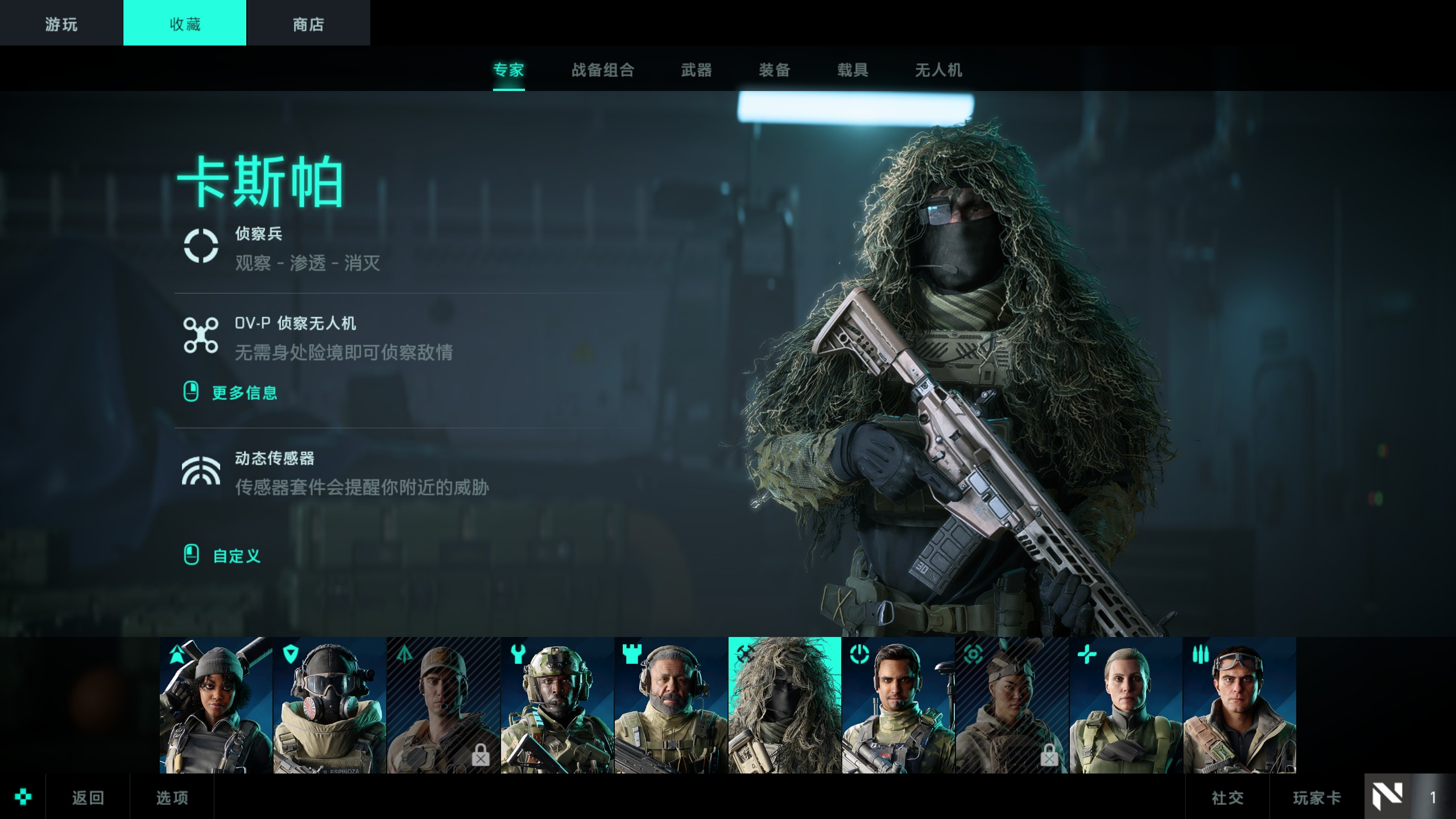The width and height of the screenshot is (1456, 819).
Task: Click 更多信息 for more specialist info
Action: [x=245, y=392]
